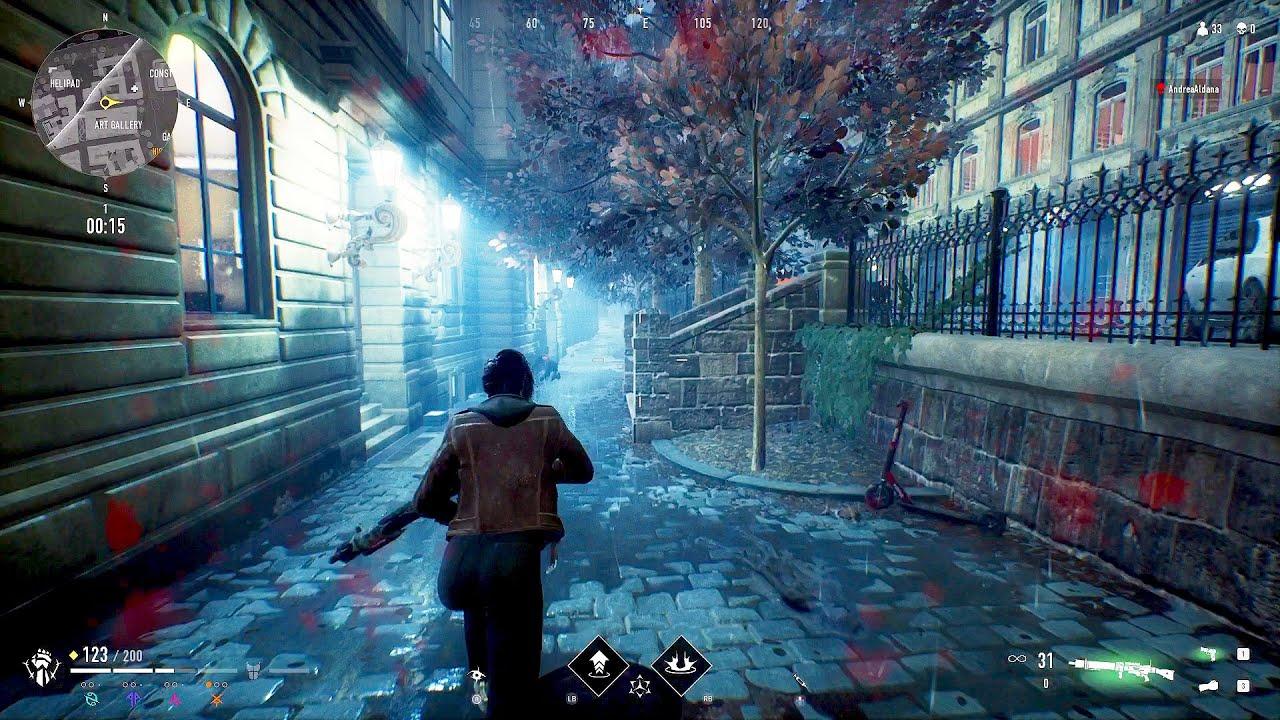Click the player count icon showing 33
This screenshot has height=720, width=1280.
(1204, 28)
